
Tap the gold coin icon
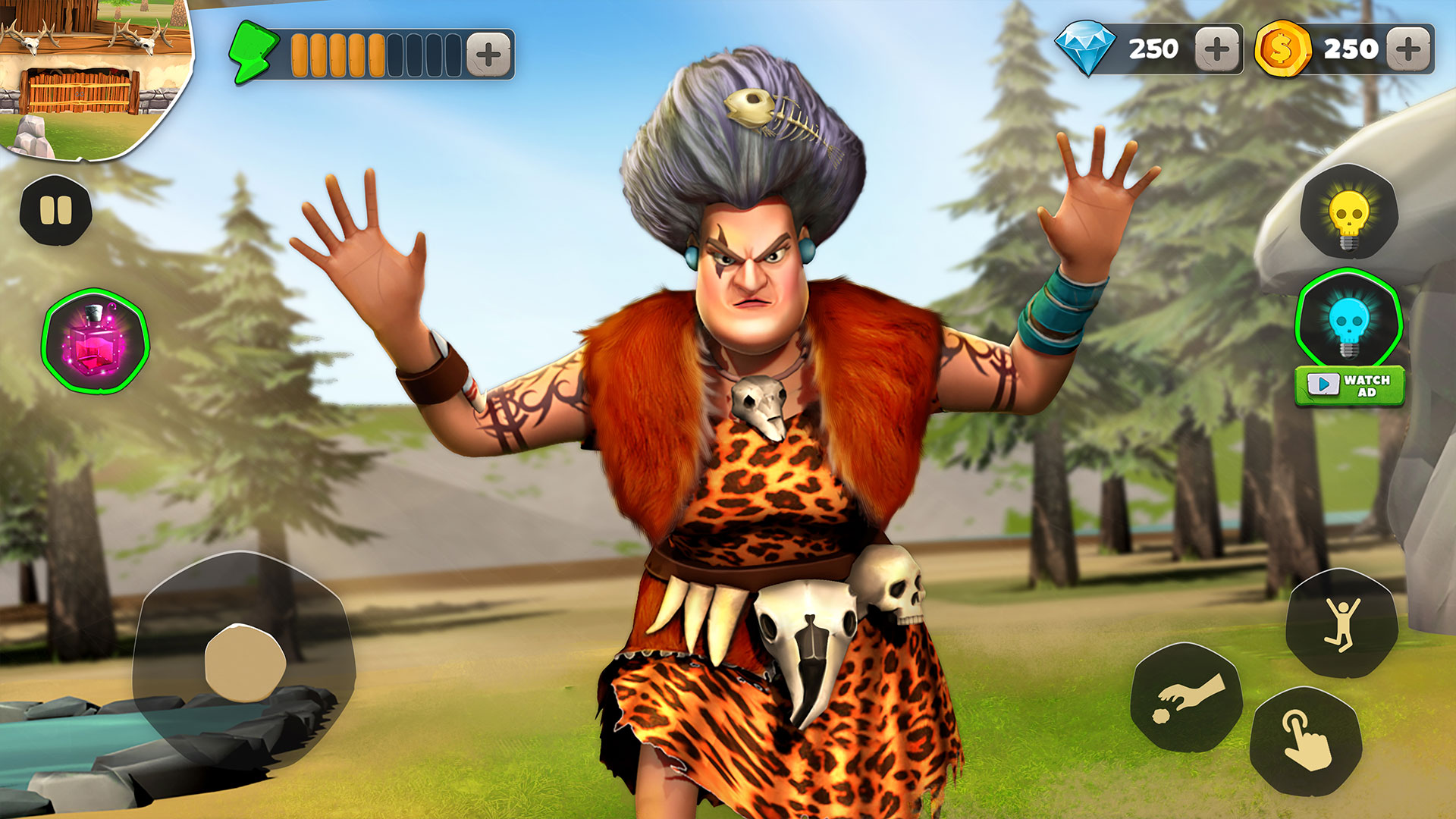(x=1284, y=48)
